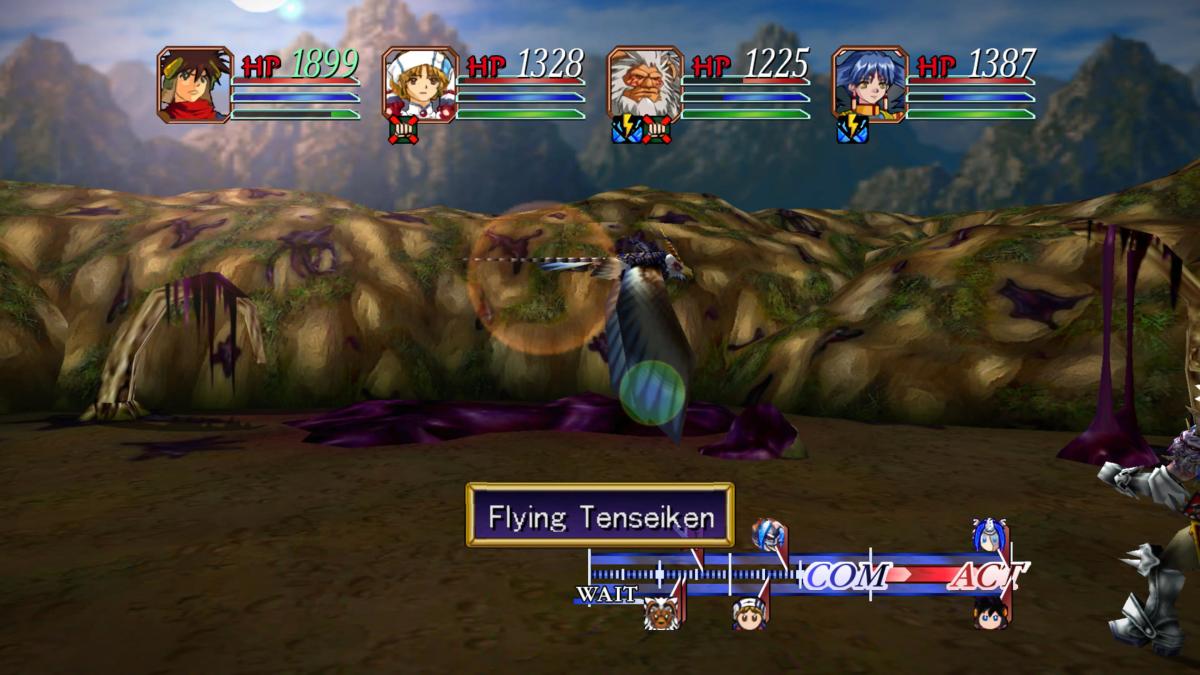Image resolution: width=1200 pixels, height=675 pixels.
Task: Click the COM label on the turn gauge
Action: pos(846,575)
